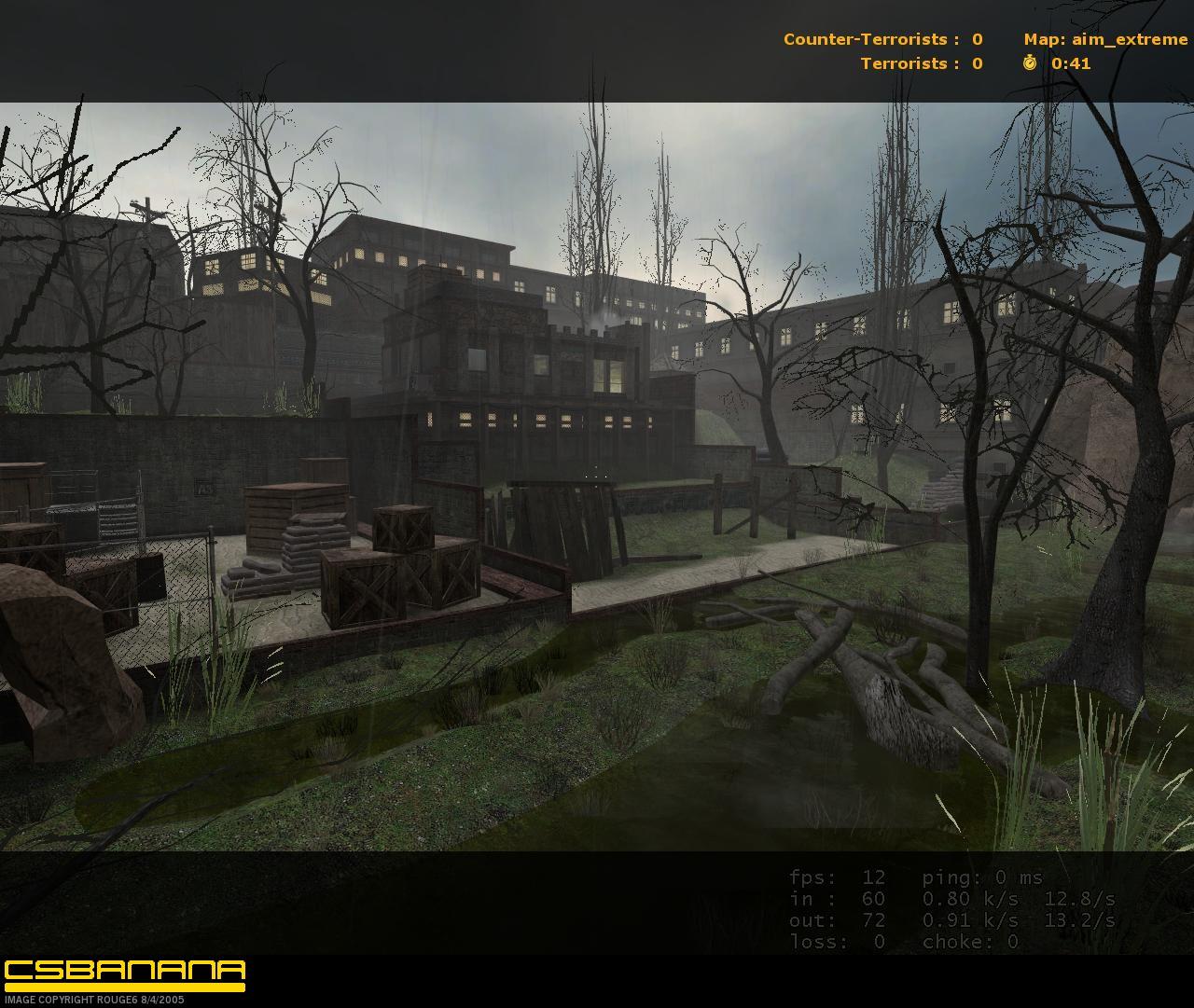Click the loss indicator in net_graph
This screenshot has width=1194, height=1008.
[x=835, y=942]
